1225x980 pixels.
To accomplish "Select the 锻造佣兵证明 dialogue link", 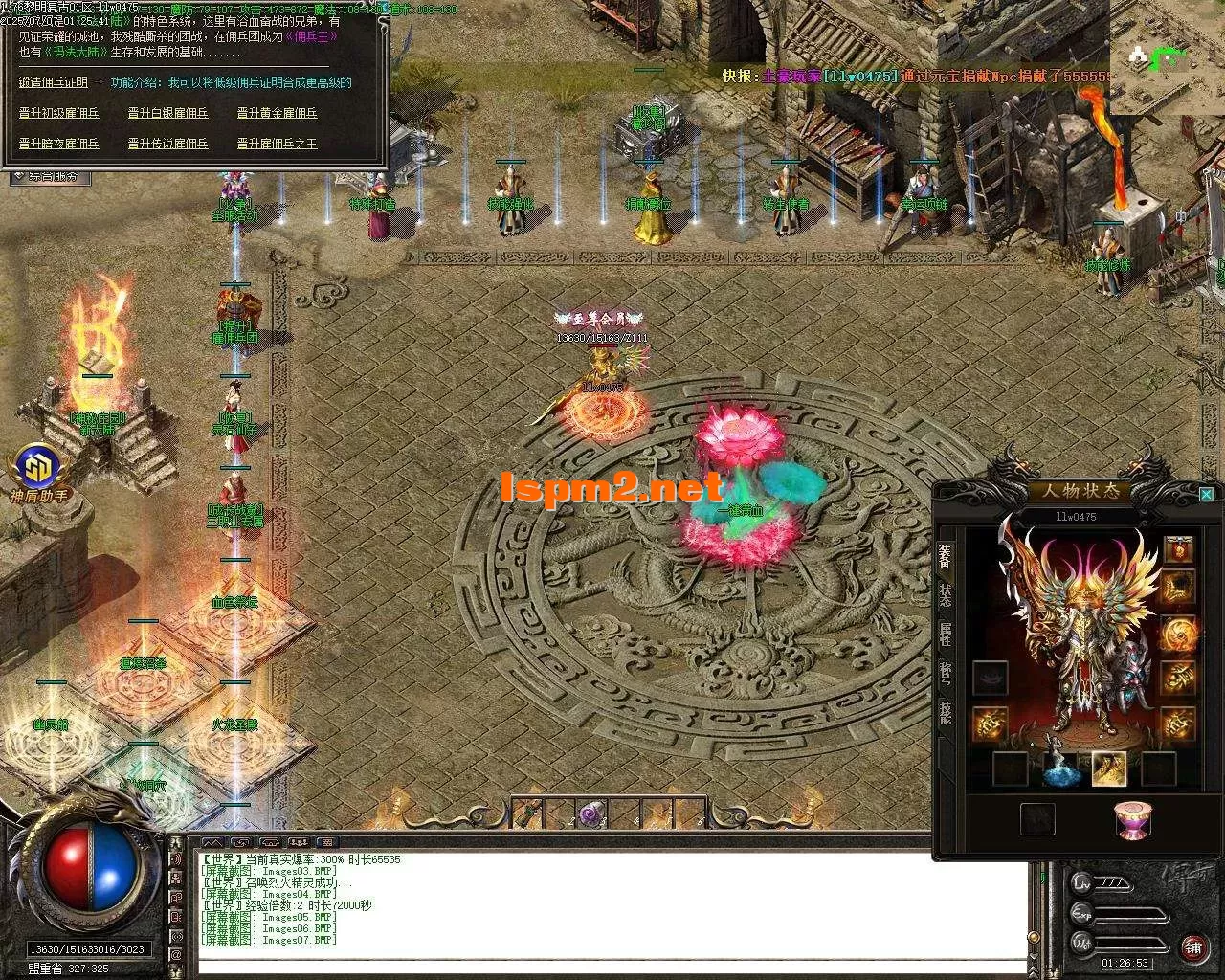I will pyautogui.click(x=54, y=83).
